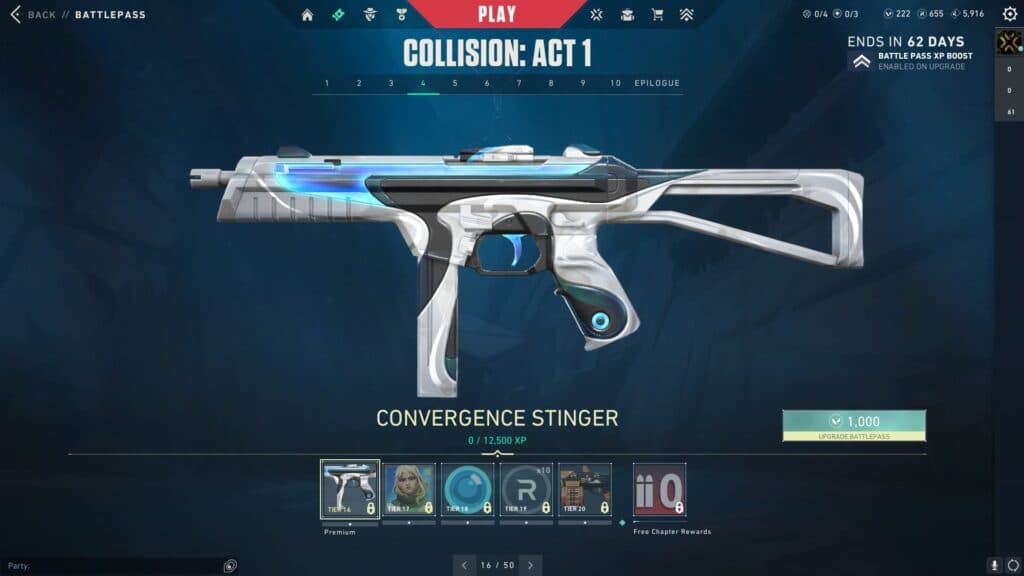Image resolution: width=1024 pixels, height=576 pixels.
Task: Open the home screen icon
Action: point(307,15)
